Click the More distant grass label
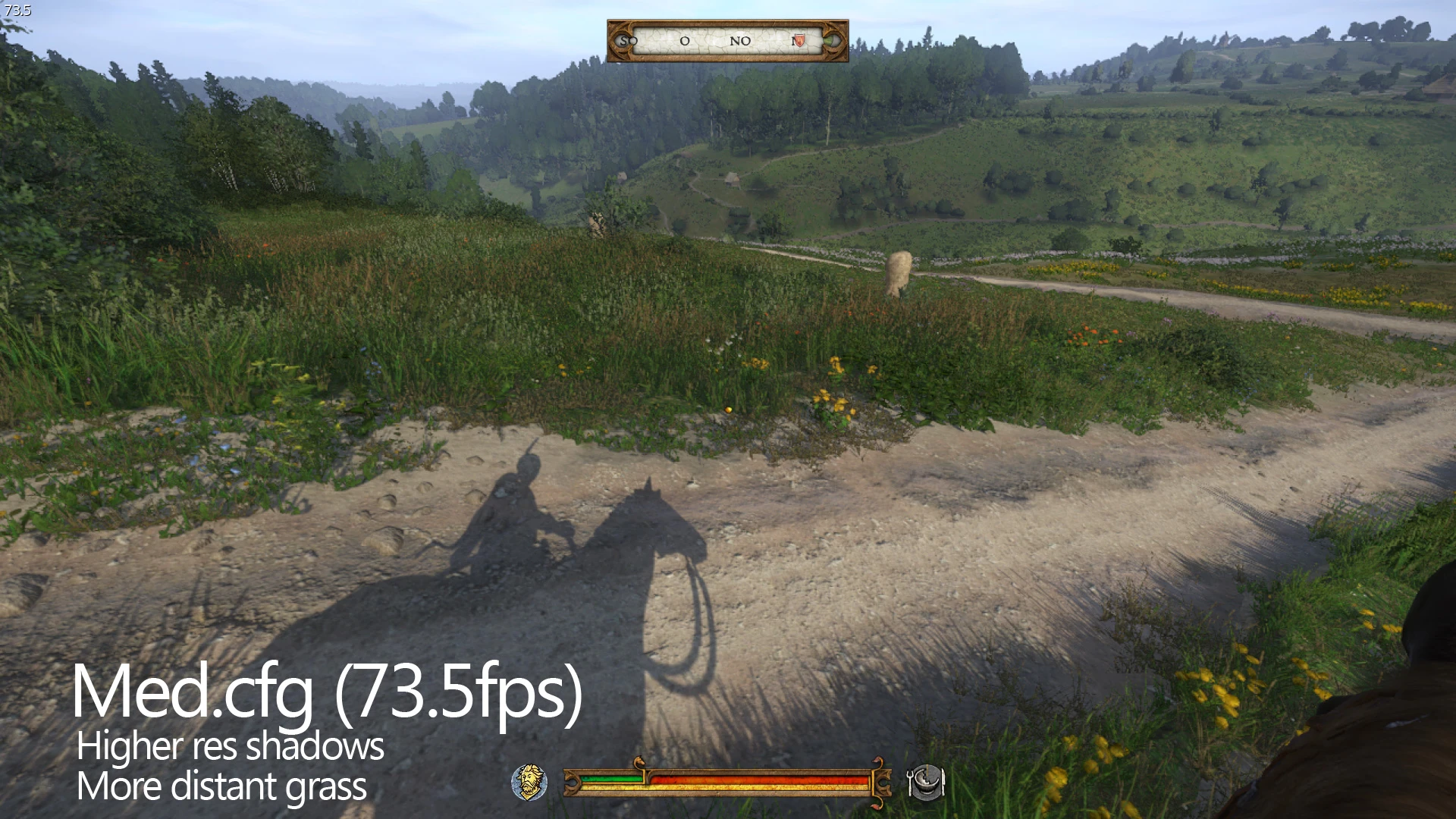The height and width of the screenshot is (819, 1456). [221, 787]
